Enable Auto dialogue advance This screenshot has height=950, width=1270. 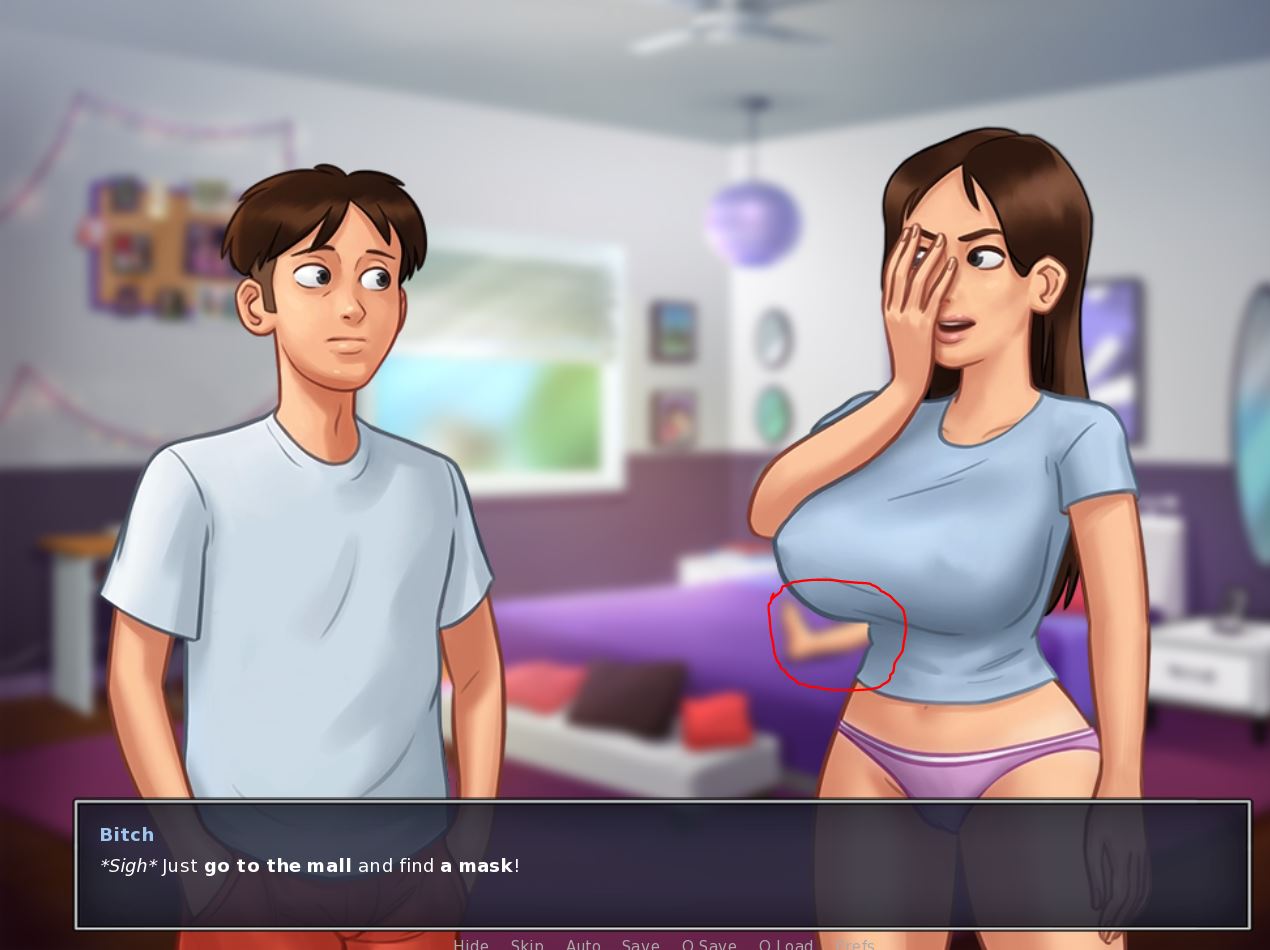(583, 944)
